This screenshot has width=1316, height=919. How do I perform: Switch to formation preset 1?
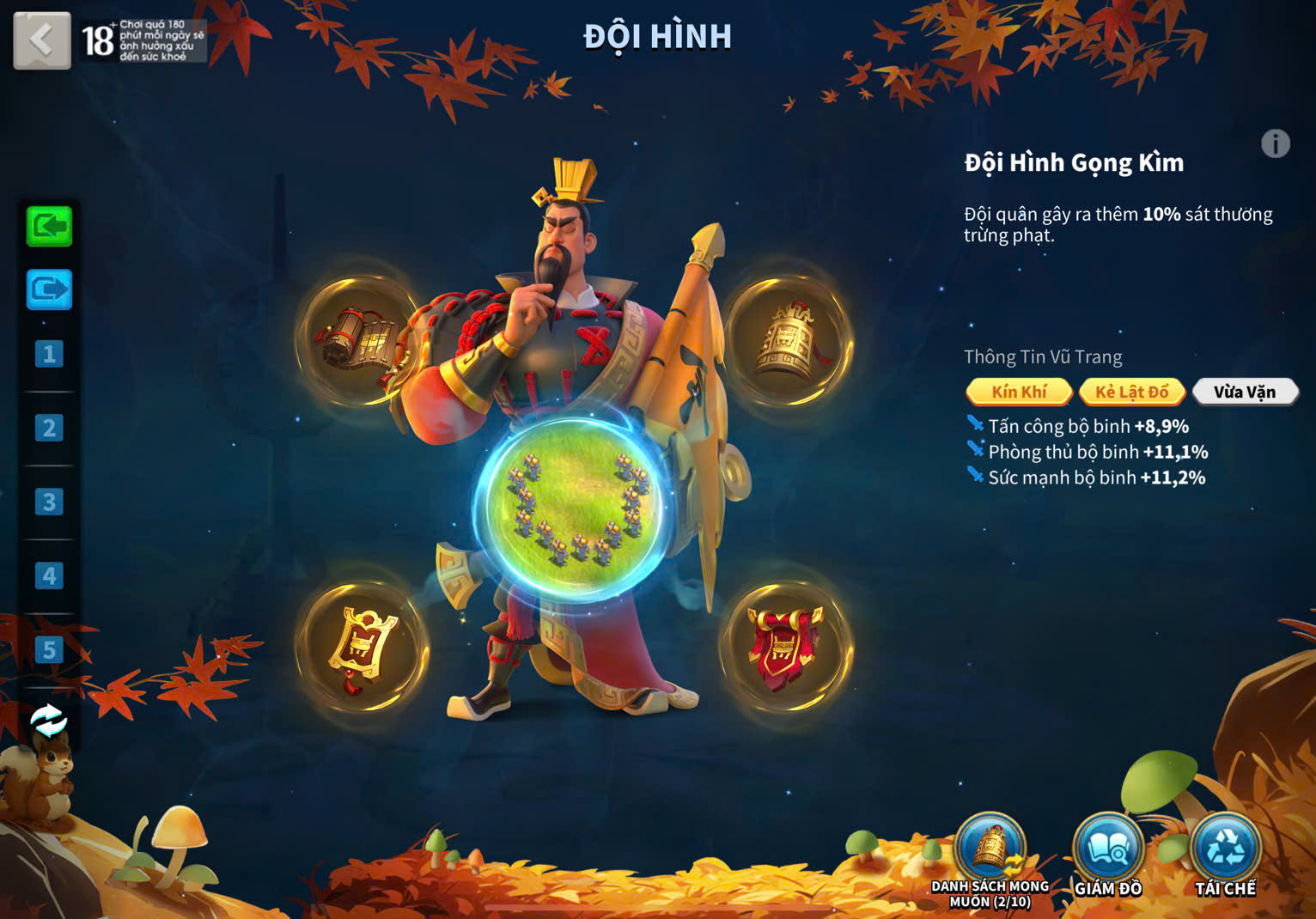[49, 354]
